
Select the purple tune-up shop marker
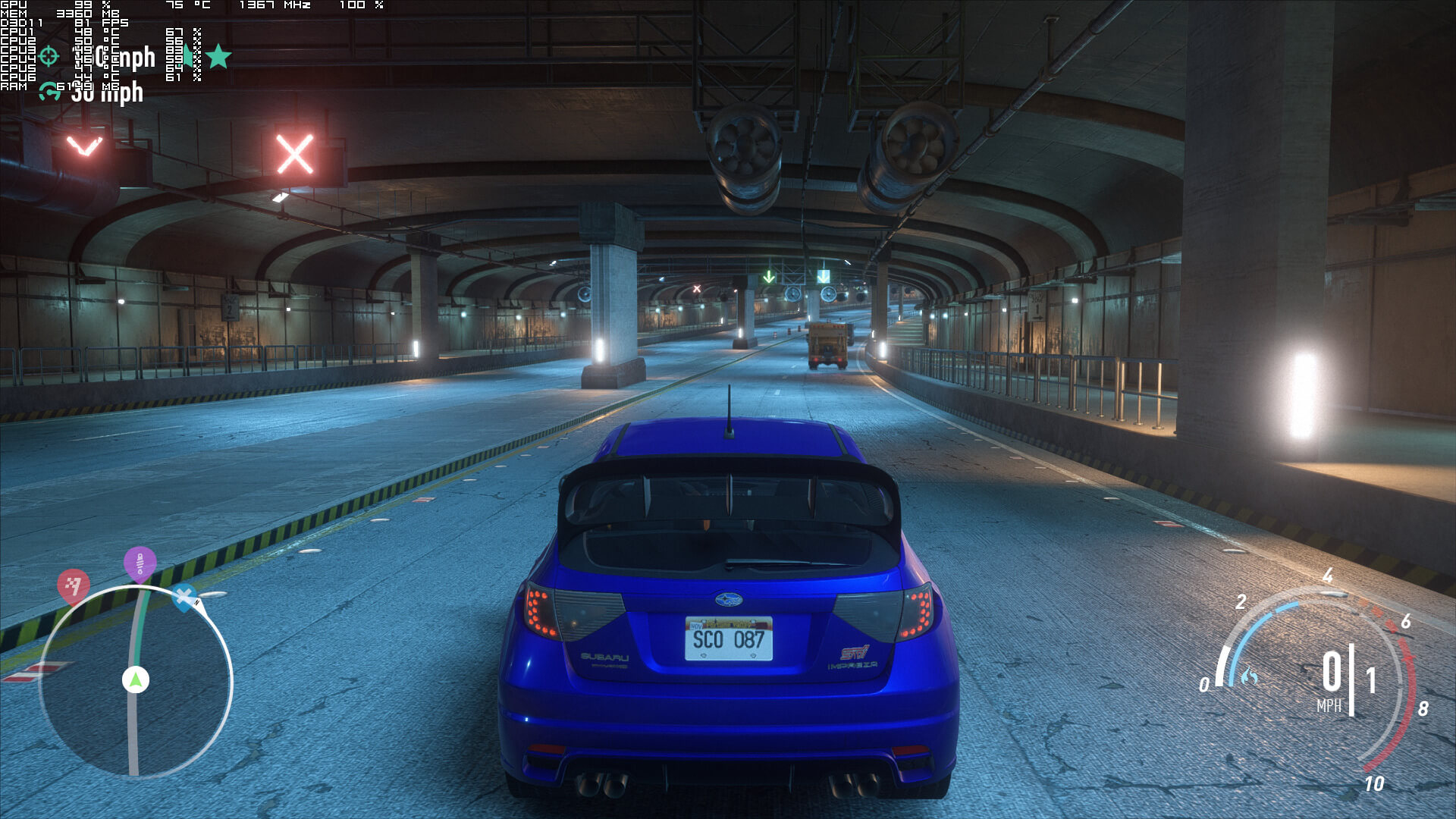click(x=140, y=563)
